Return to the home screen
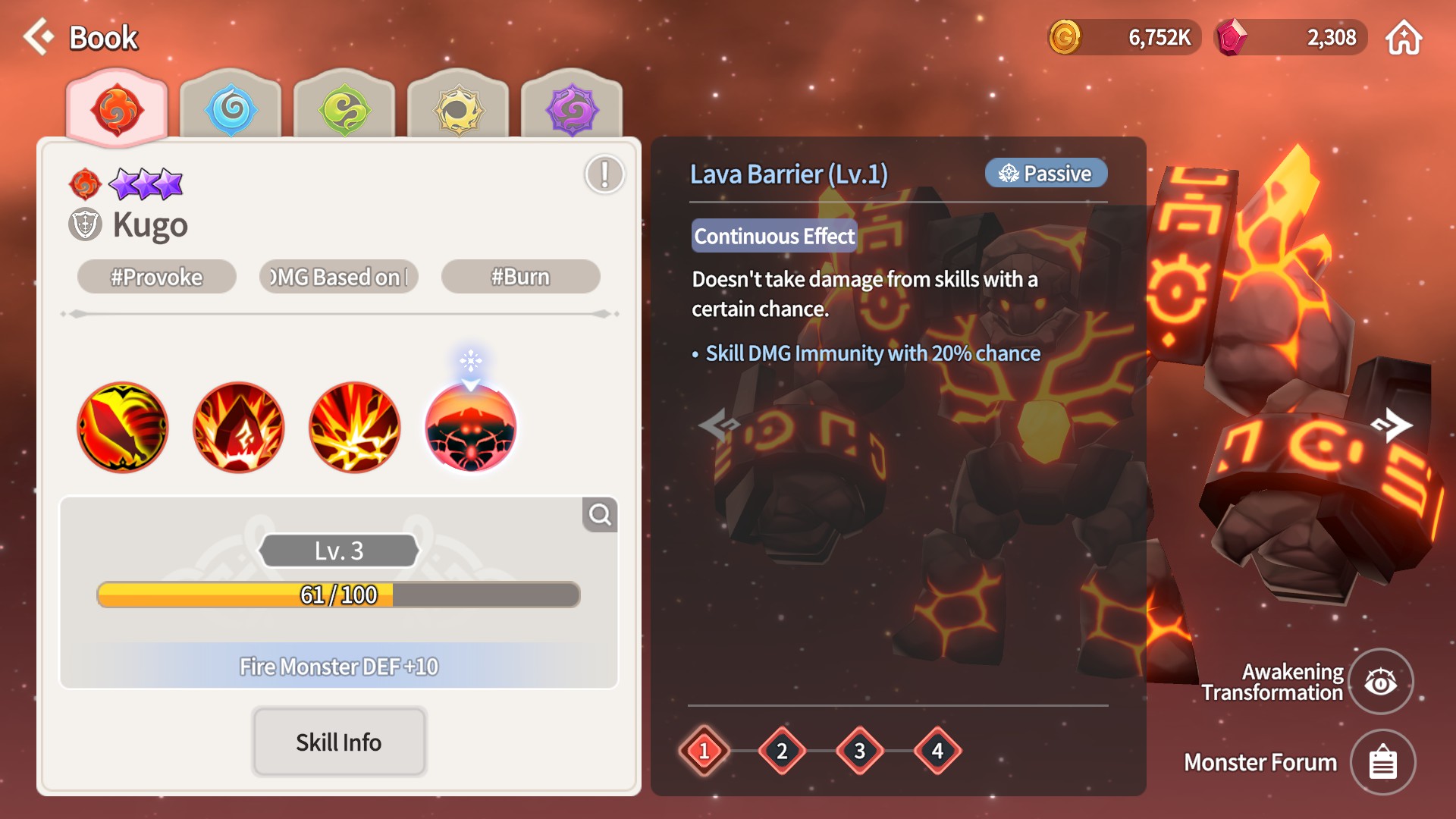1456x819 pixels. (x=1404, y=38)
